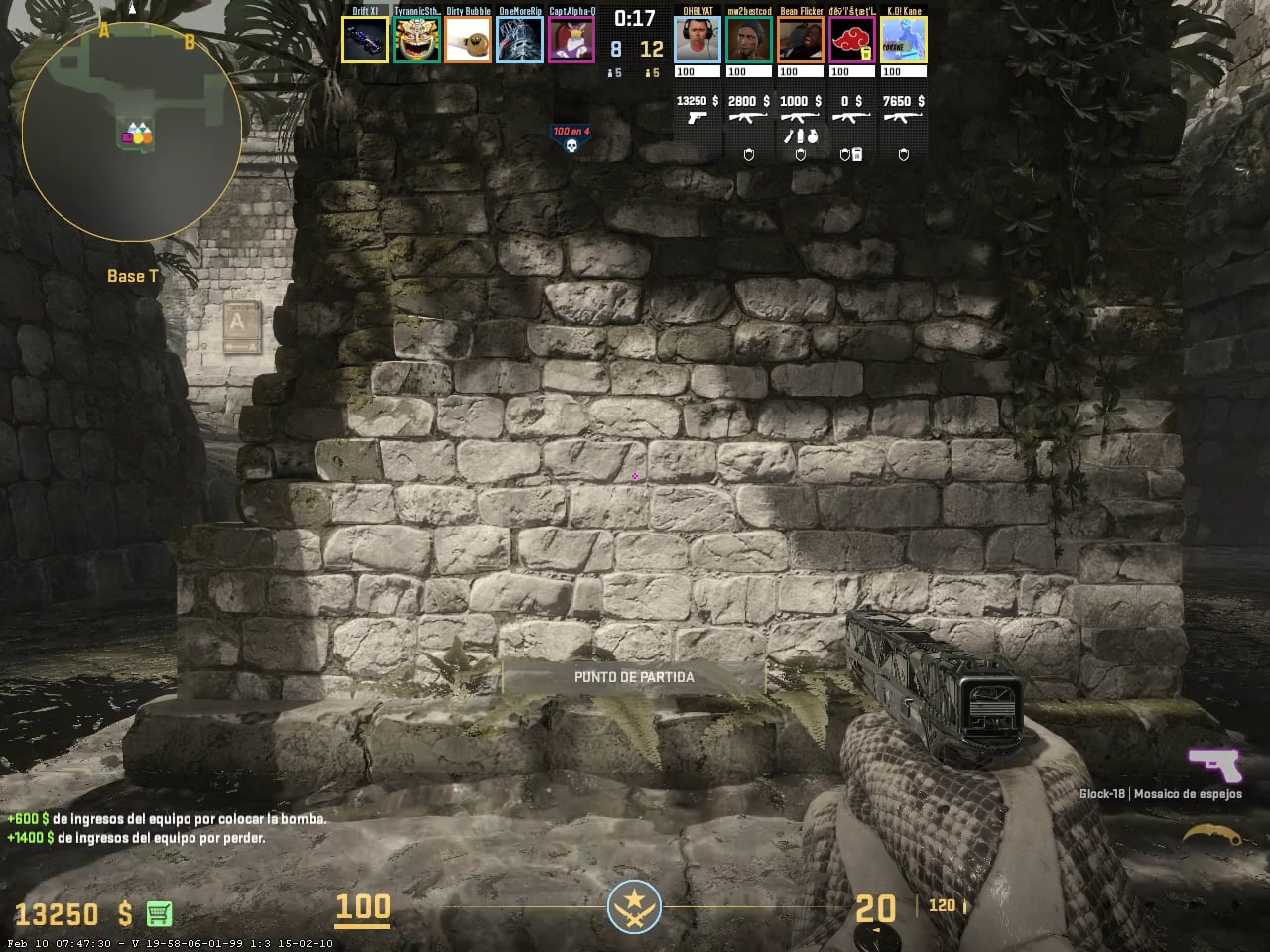Click the PUNTO DE PARTIDA banner

pos(634,677)
